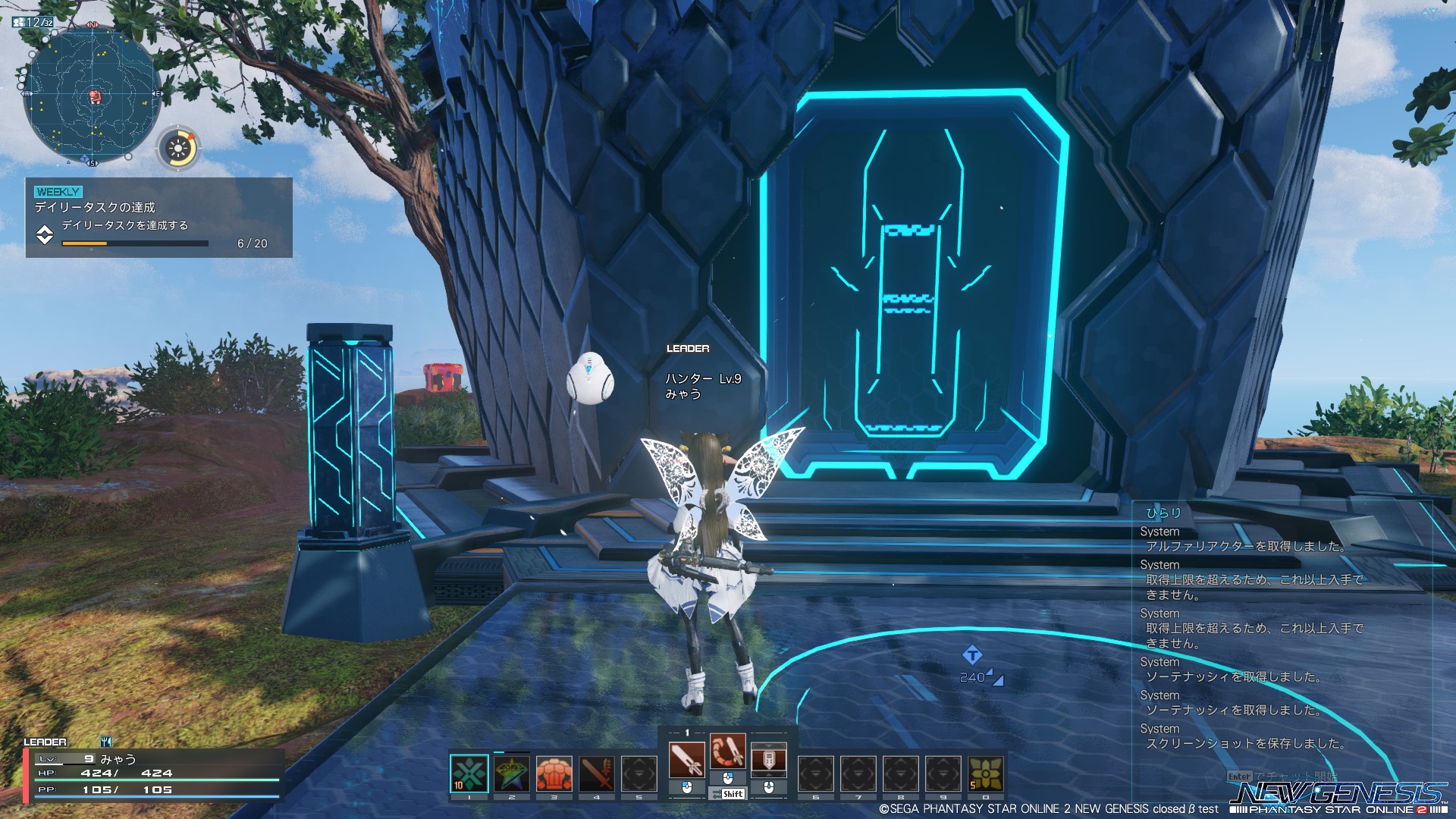The height and width of the screenshot is (819, 1456).
Task: Activate the rainbow star item in slot 2
Action: [511, 773]
